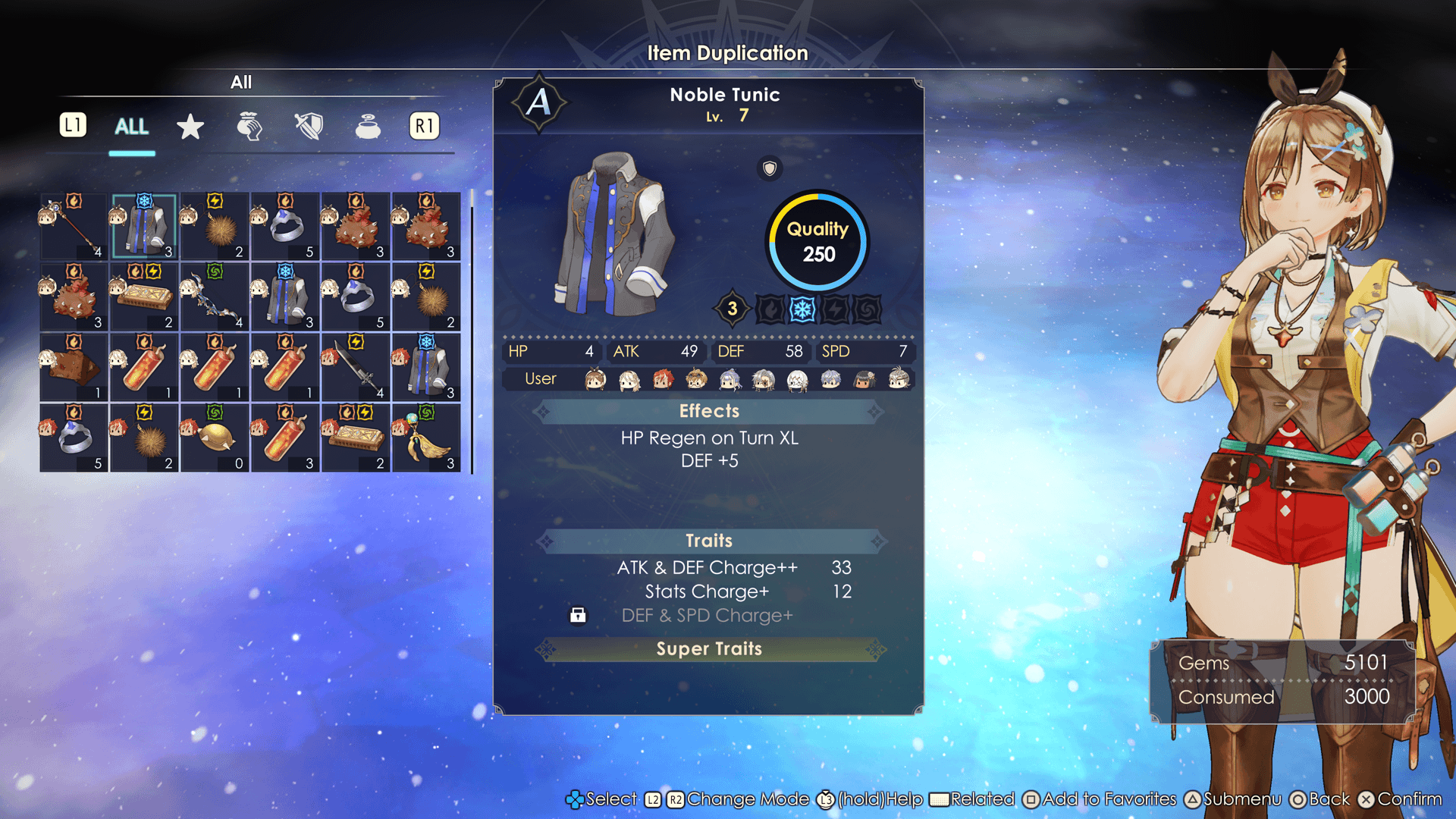Pick the black greatsword item slot

[356, 368]
